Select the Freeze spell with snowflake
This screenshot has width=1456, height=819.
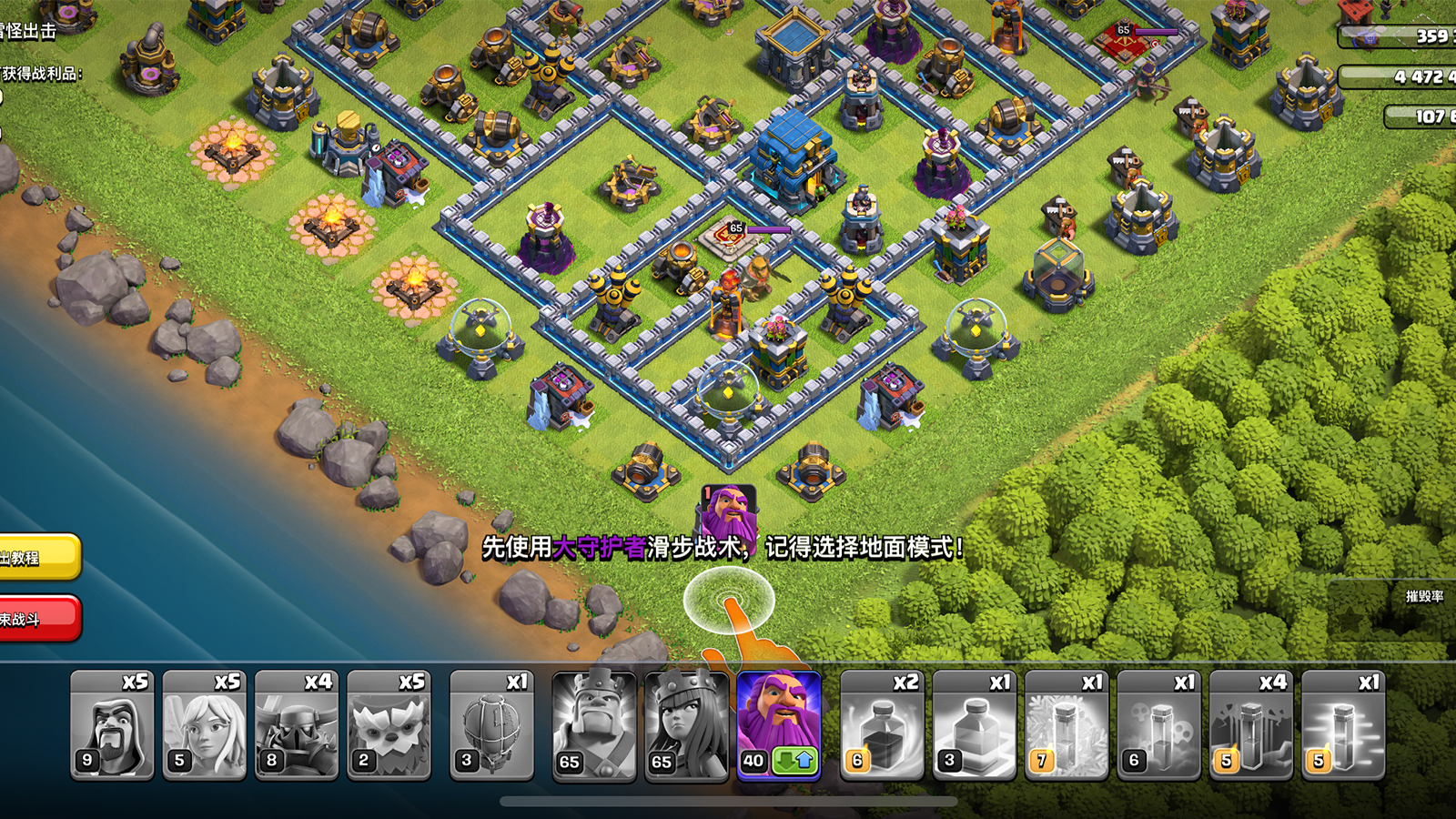click(x=1067, y=725)
